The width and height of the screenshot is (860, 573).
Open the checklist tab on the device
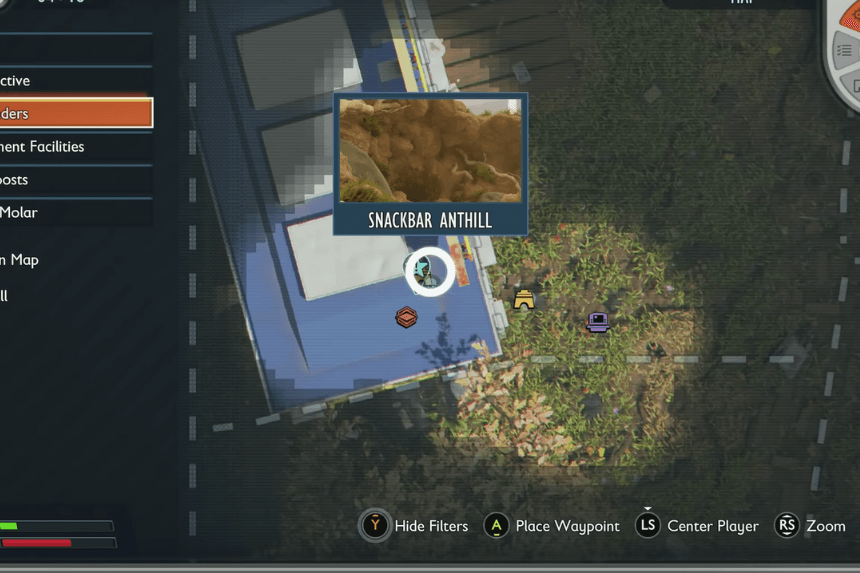[845, 50]
